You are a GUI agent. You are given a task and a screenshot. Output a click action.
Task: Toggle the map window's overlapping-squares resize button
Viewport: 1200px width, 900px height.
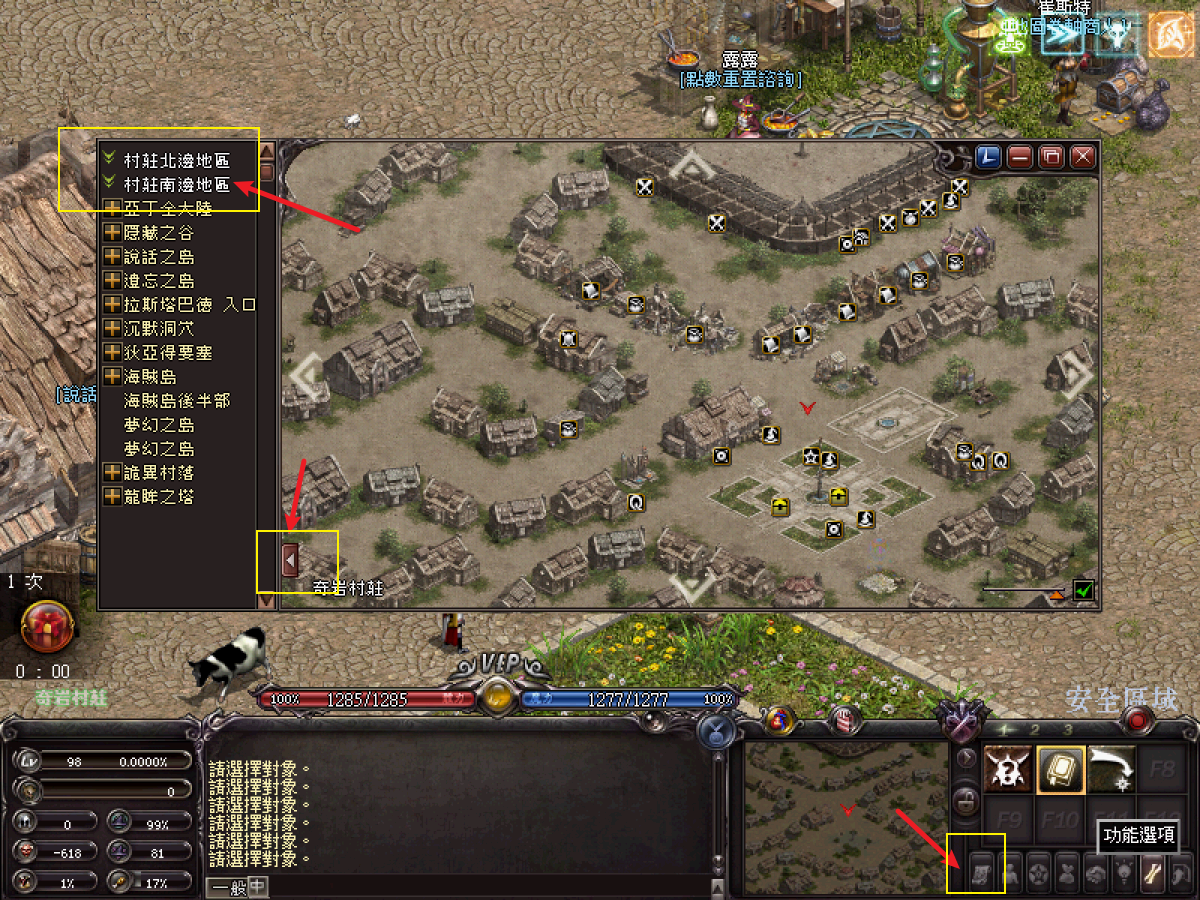tap(1051, 157)
